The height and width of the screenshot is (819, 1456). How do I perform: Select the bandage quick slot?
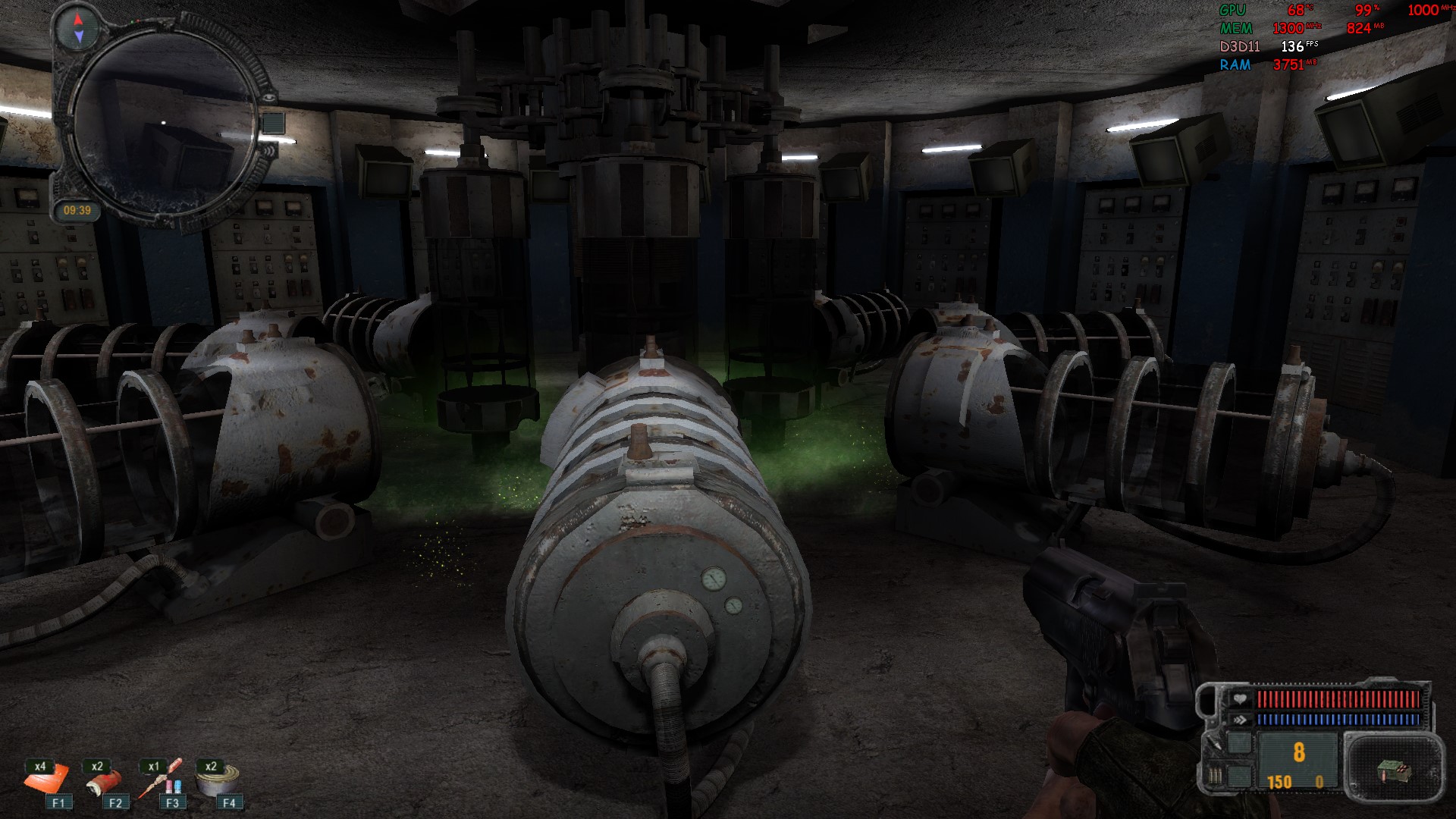pos(104,781)
